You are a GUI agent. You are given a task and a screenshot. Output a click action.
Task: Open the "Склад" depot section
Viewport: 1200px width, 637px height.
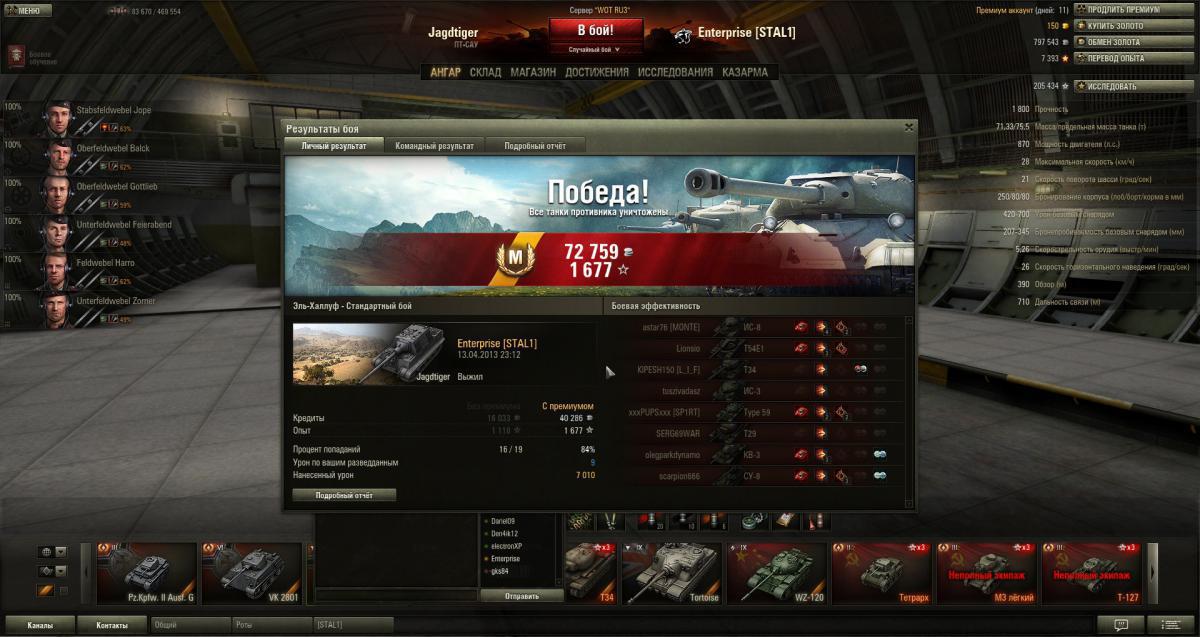click(x=485, y=72)
